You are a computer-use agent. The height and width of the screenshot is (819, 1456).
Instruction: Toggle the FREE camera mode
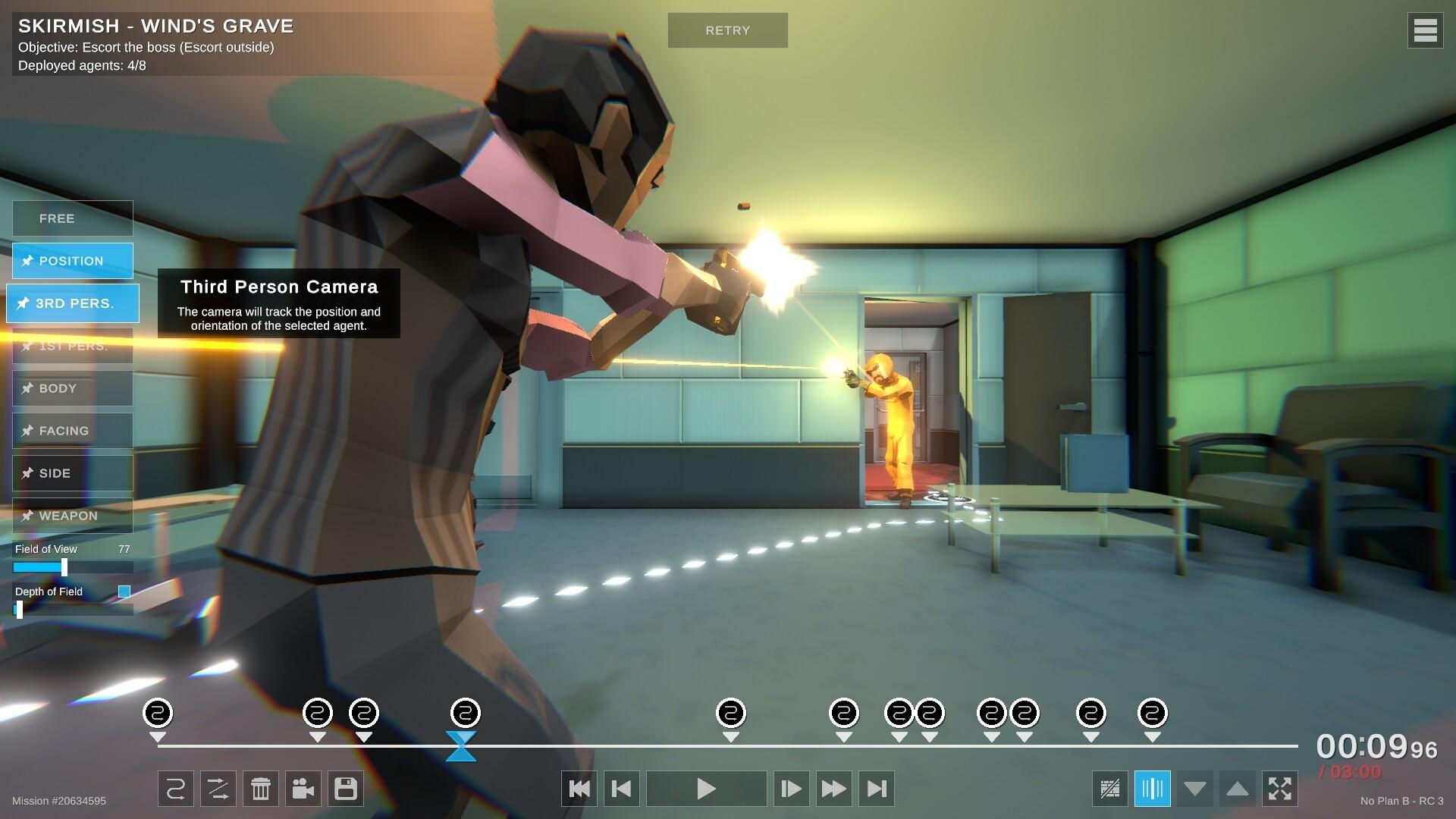click(x=72, y=218)
